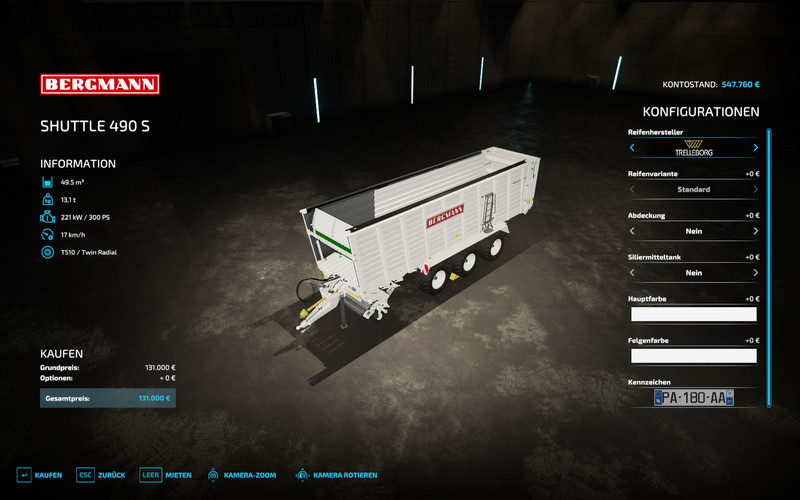800x500 pixels.
Task: Select next Reifenhersteller tire brand
Action: pos(755,148)
